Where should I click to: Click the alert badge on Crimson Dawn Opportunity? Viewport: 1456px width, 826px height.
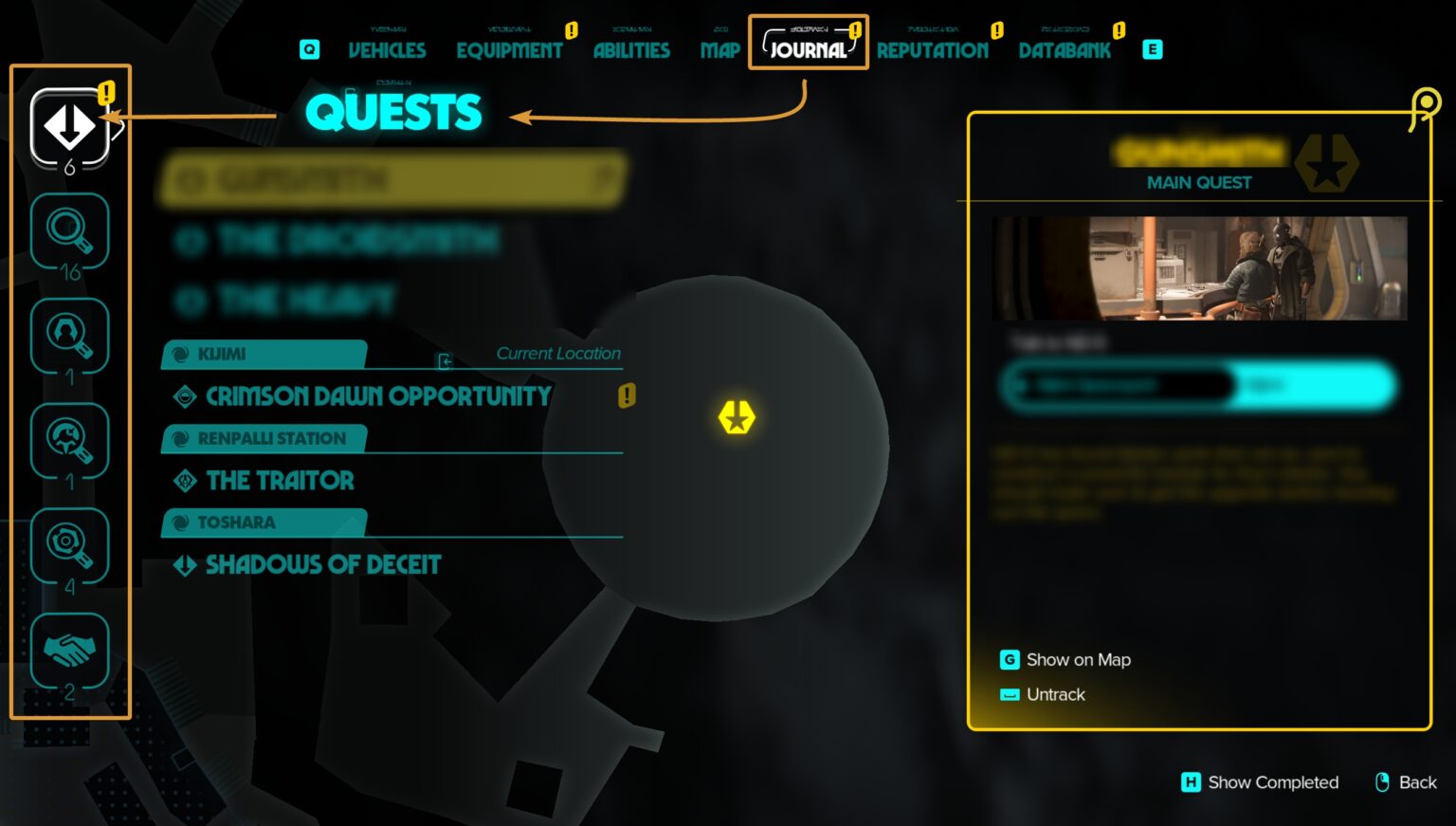(625, 395)
